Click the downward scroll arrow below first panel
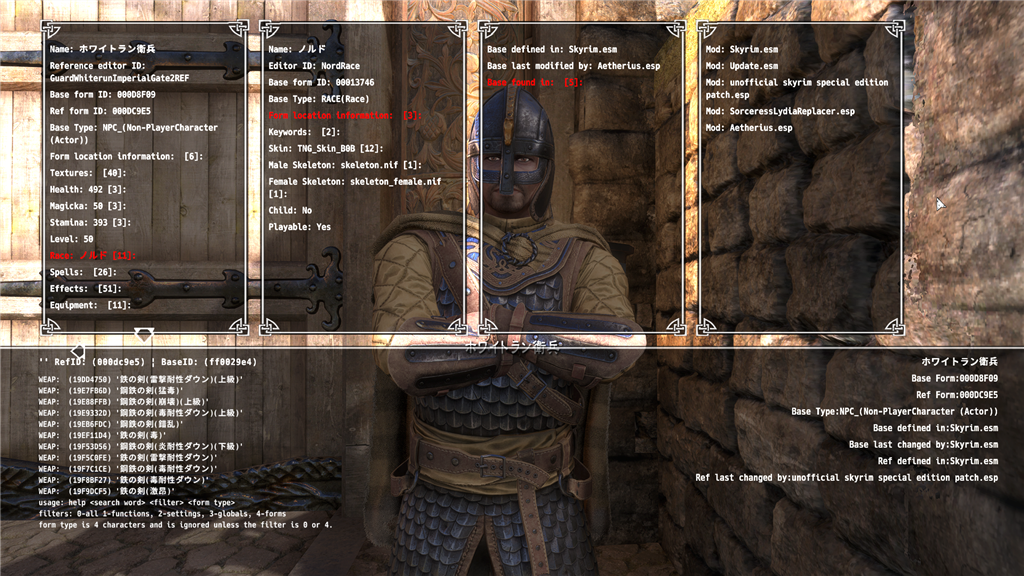 click(x=143, y=333)
